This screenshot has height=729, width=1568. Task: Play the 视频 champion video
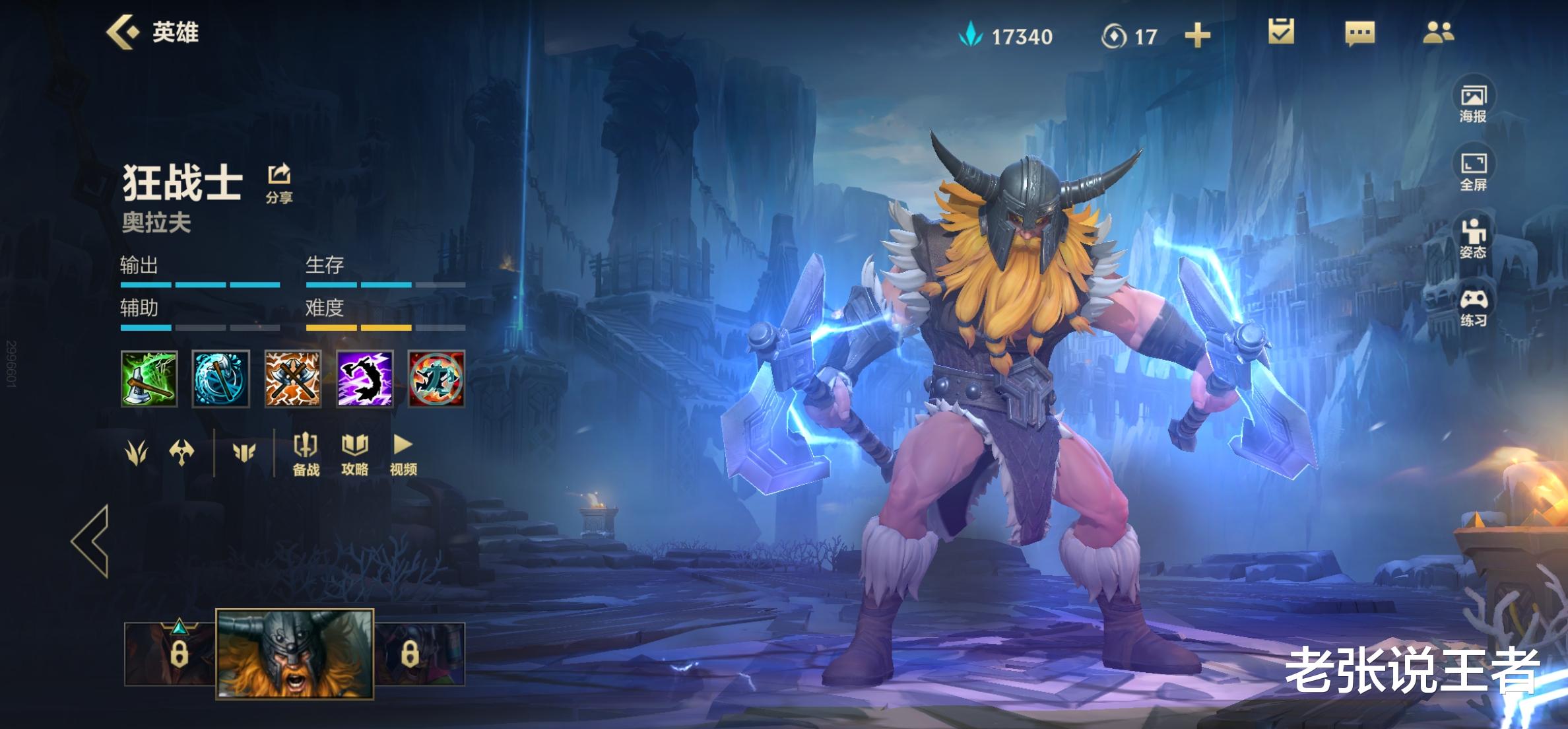point(403,454)
